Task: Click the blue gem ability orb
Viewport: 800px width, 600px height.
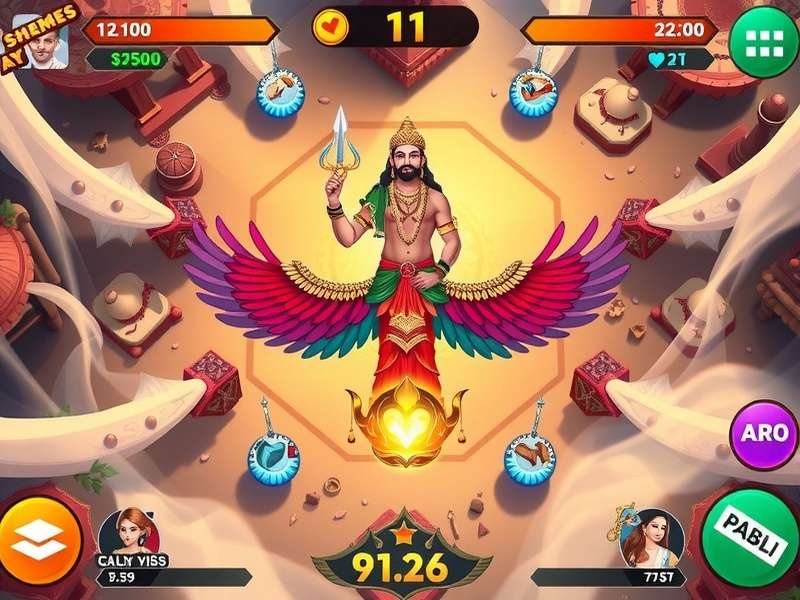Action: click(273, 457)
